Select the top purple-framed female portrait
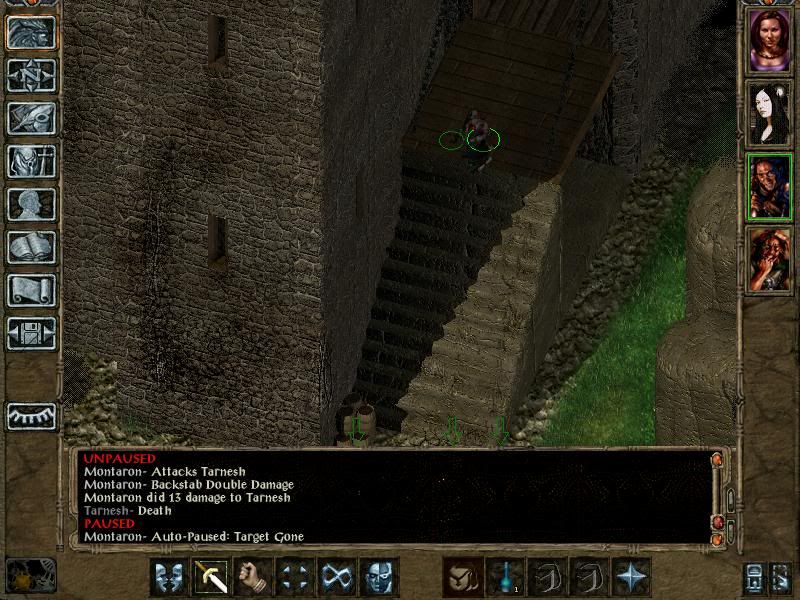This screenshot has width=800, height=600. 769,41
